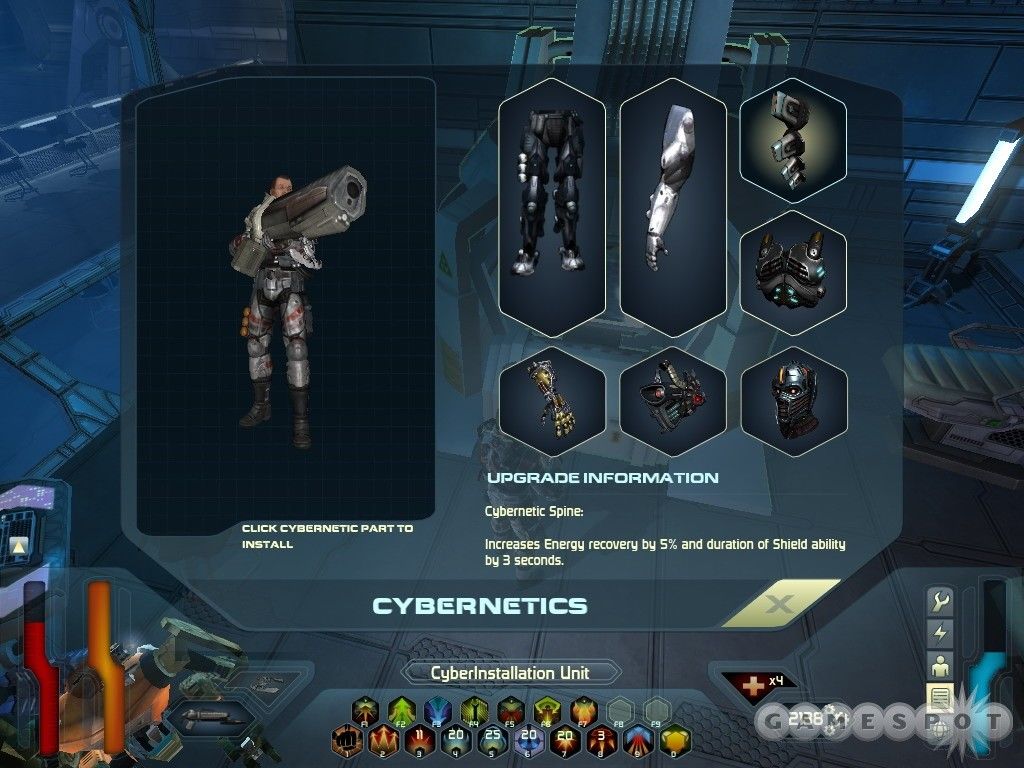This screenshot has height=768, width=1024.
Task: Select the cybernetic head helmet part
Action: click(793, 401)
